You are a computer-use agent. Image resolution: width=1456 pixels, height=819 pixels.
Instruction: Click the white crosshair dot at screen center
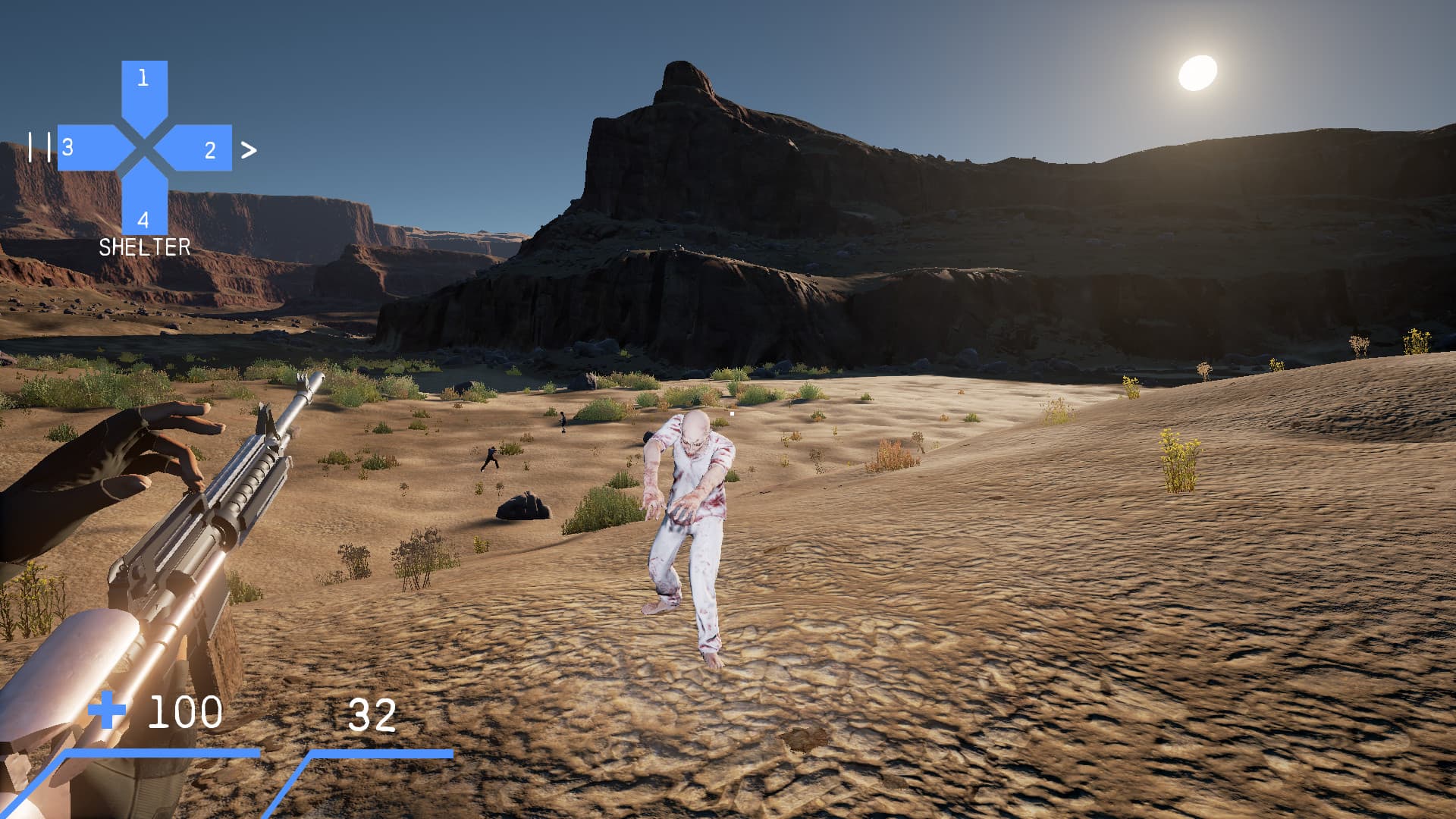click(x=730, y=413)
